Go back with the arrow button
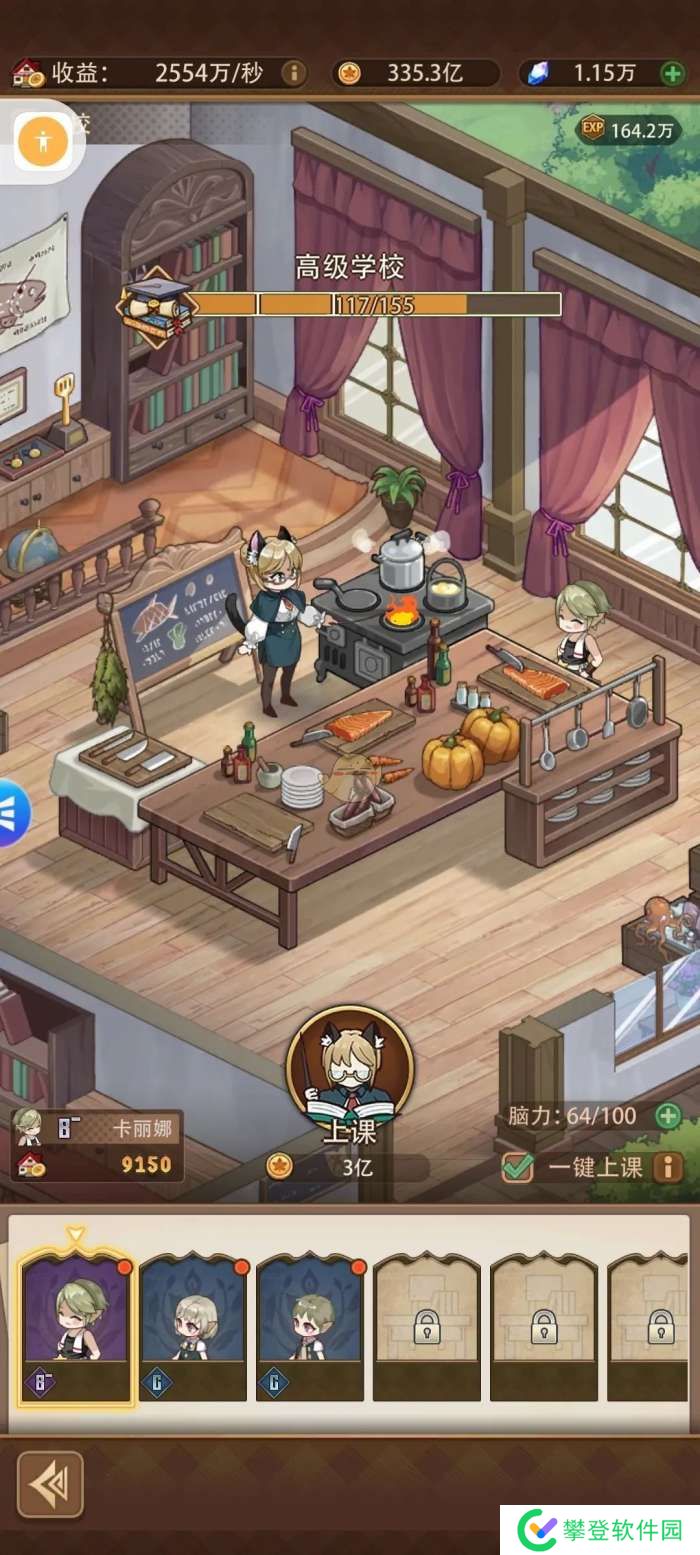 50,1484
